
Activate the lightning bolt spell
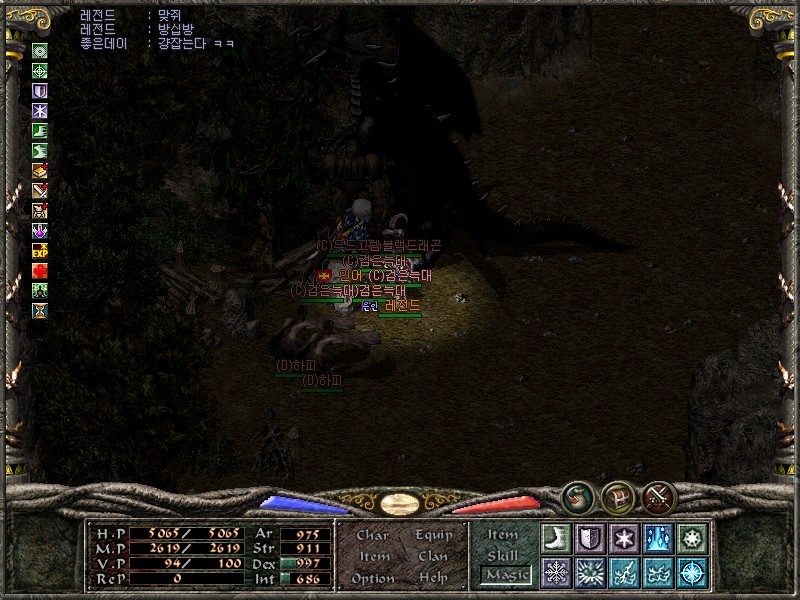click(623, 572)
